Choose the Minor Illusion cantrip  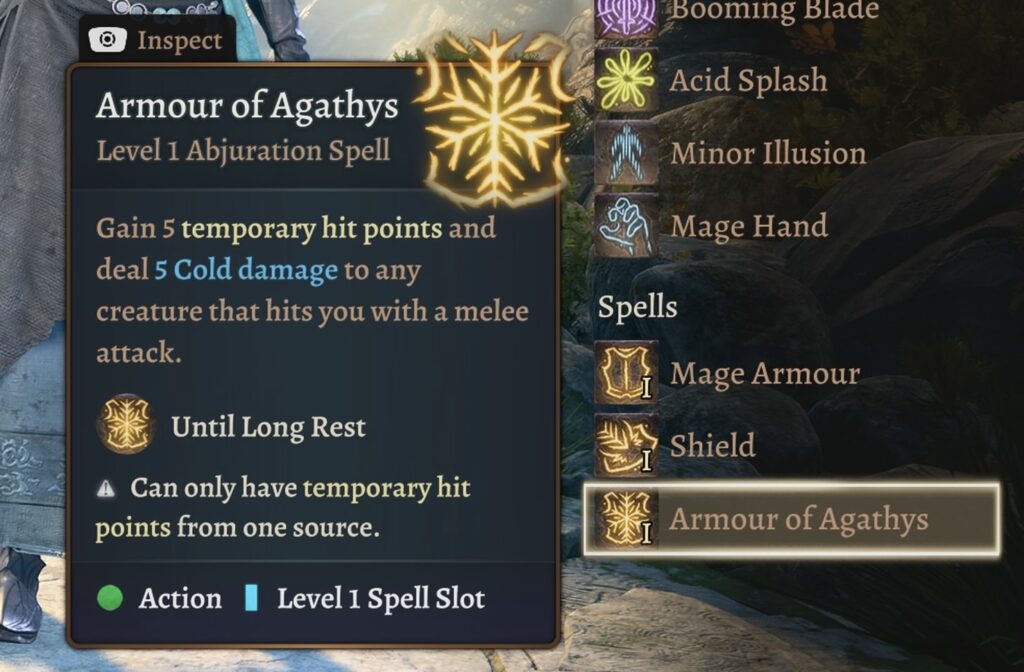pos(767,154)
